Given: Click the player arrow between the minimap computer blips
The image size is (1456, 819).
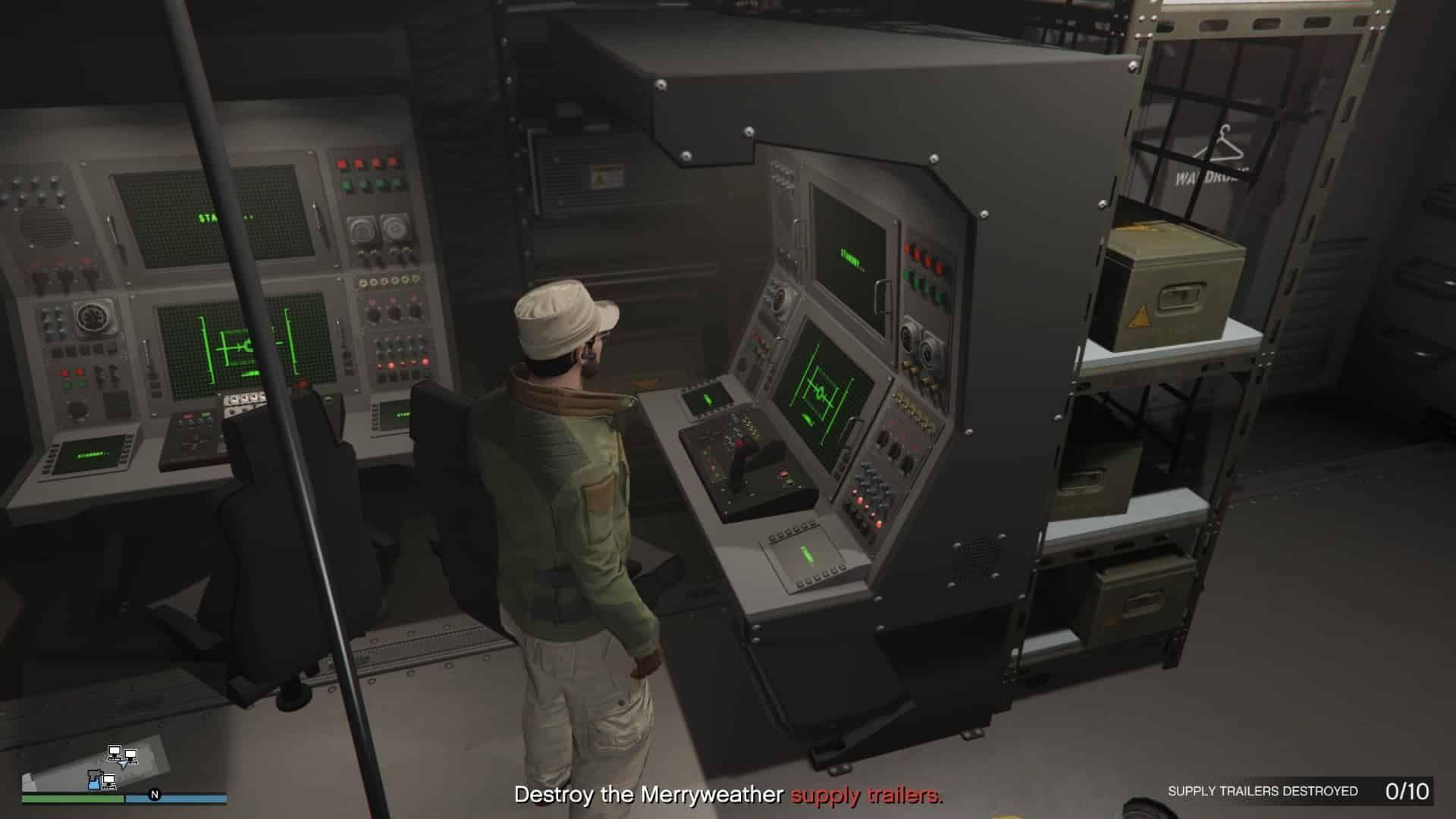Looking at the screenshot, I should point(124,764).
